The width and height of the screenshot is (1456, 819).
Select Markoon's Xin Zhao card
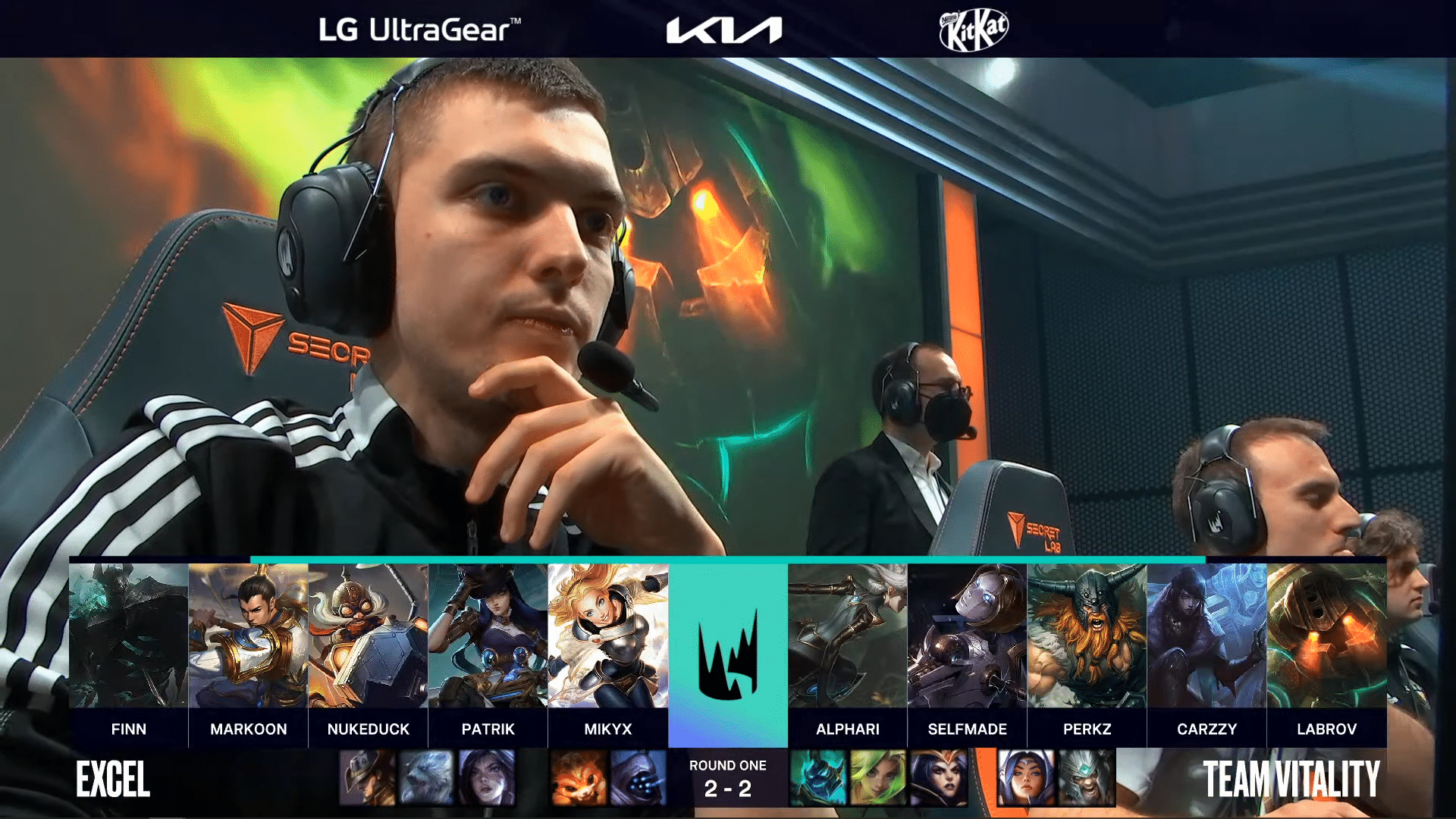point(248,635)
